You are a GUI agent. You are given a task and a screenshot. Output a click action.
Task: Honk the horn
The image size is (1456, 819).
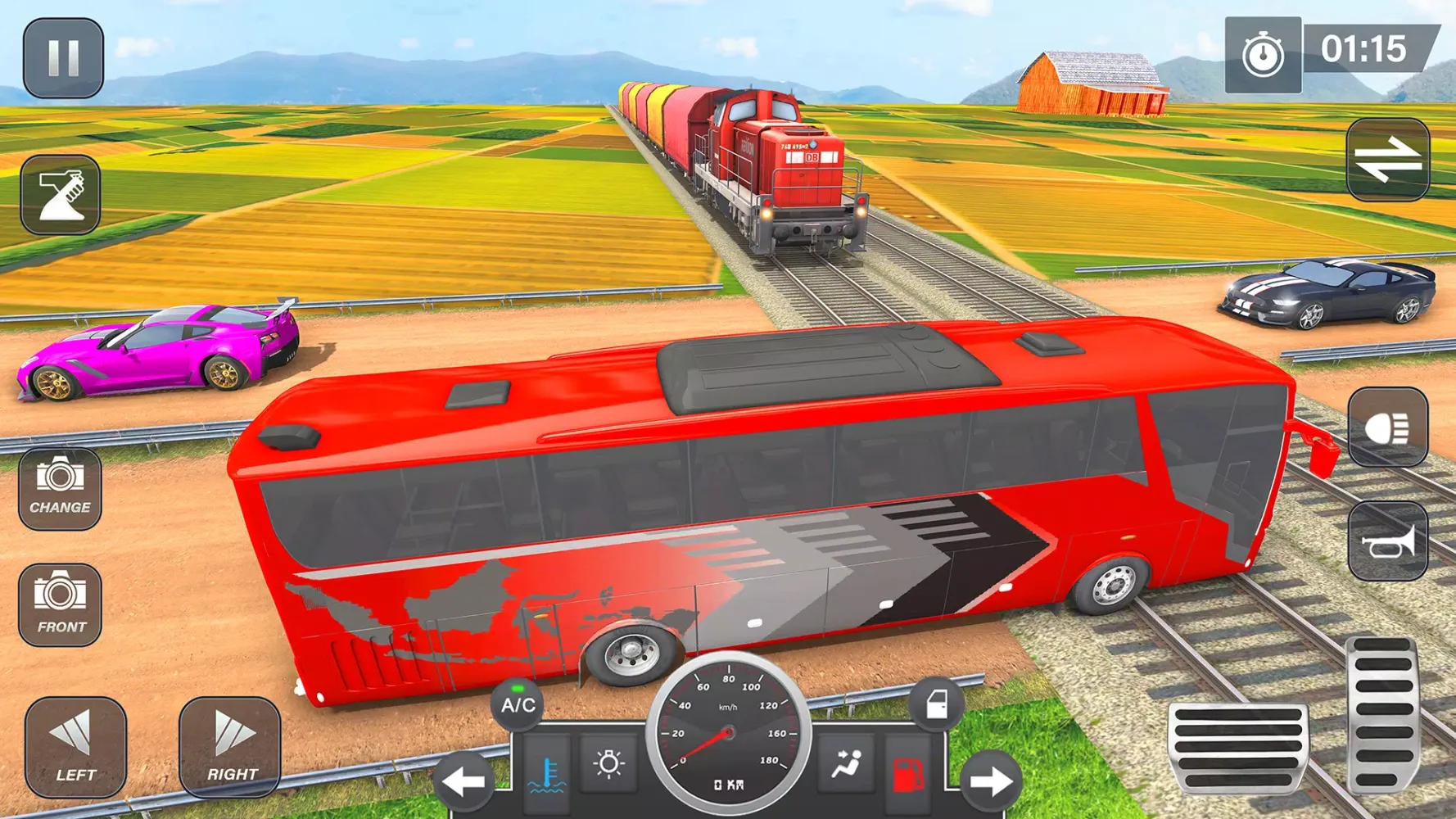coord(1388,542)
